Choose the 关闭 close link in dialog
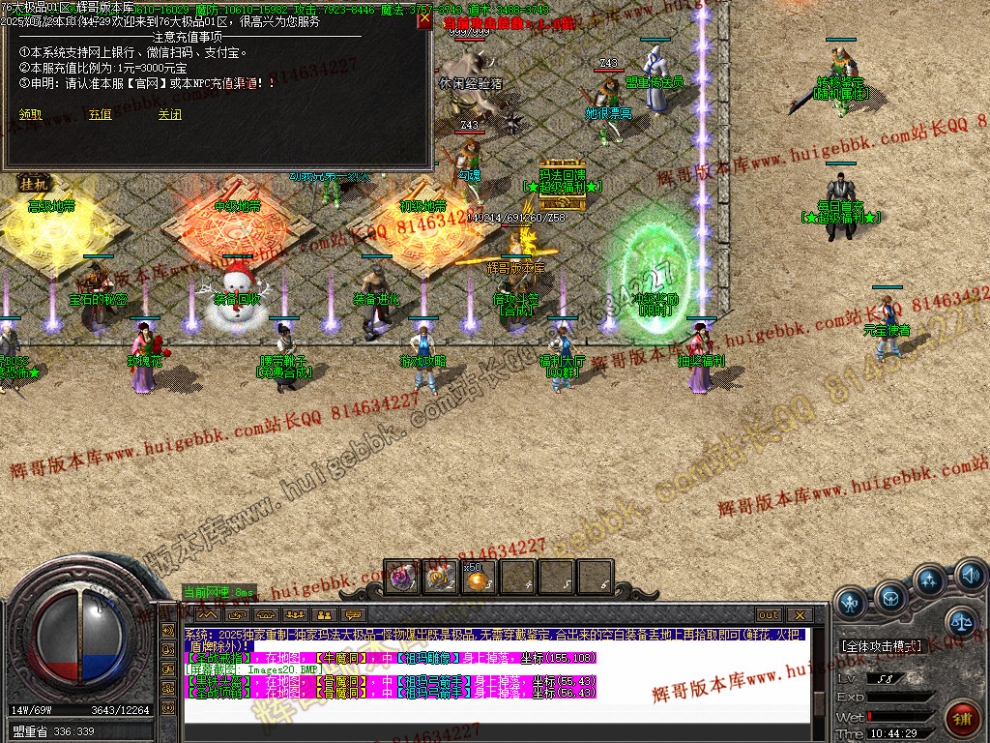The image size is (990, 743). [170, 114]
